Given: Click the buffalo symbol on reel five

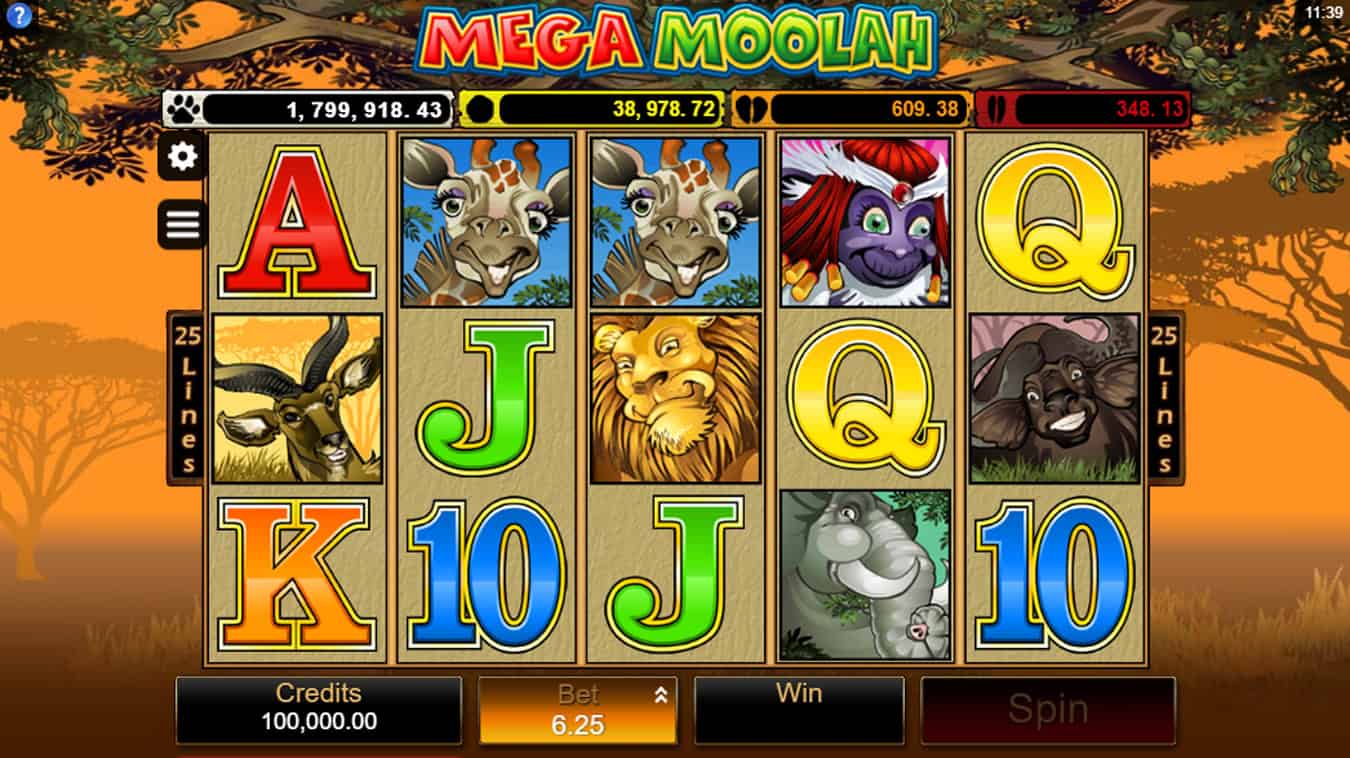Looking at the screenshot, I should [x=1057, y=398].
